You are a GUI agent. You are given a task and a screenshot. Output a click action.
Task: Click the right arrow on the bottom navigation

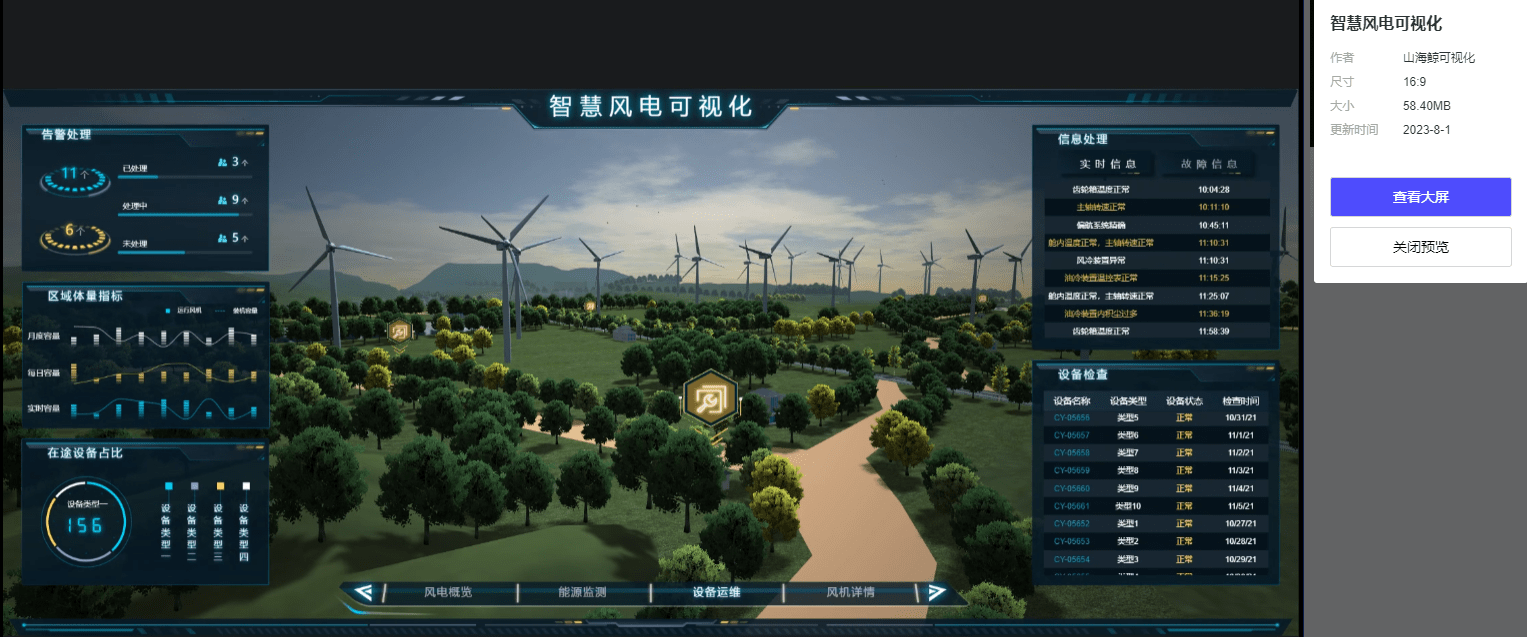(936, 592)
